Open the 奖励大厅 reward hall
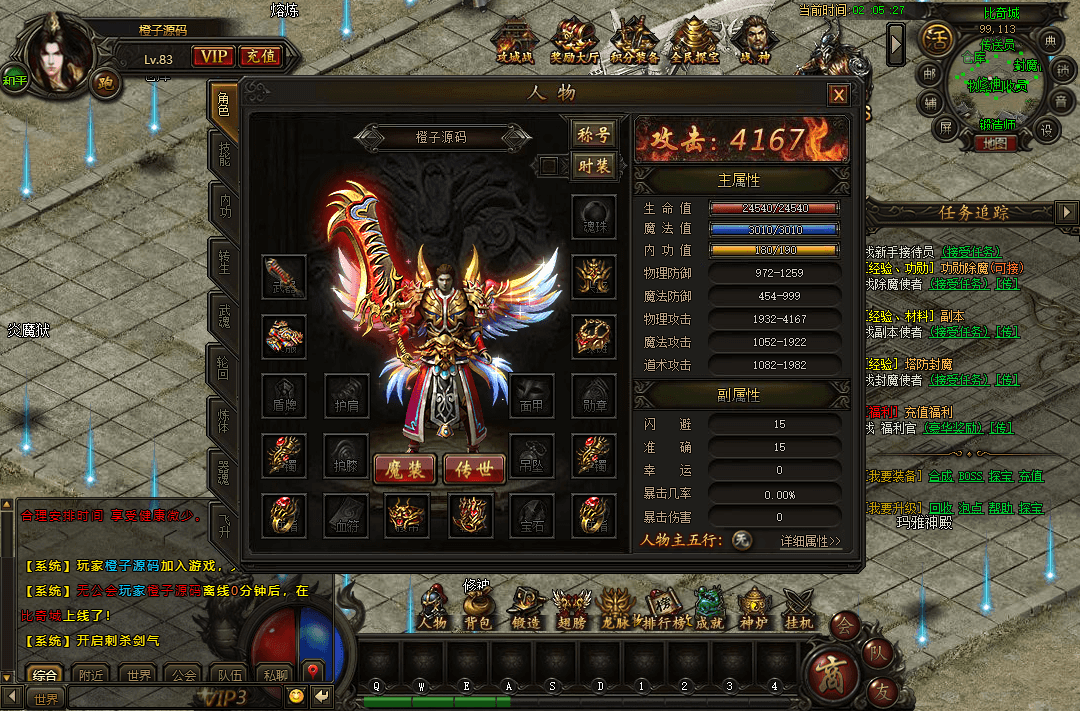Viewport: 1080px width, 711px height. click(x=575, y=42)
